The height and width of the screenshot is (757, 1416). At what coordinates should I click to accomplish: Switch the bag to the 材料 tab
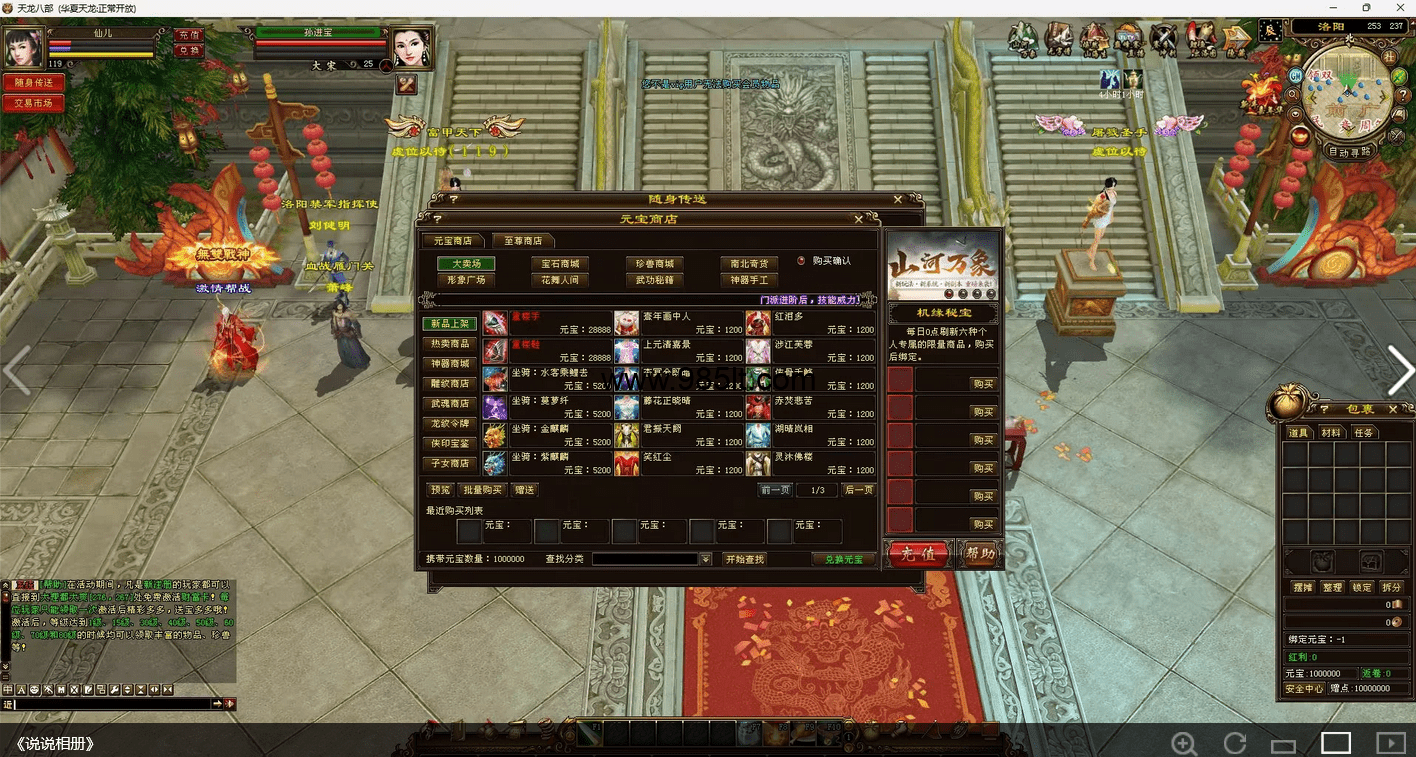1331,432
